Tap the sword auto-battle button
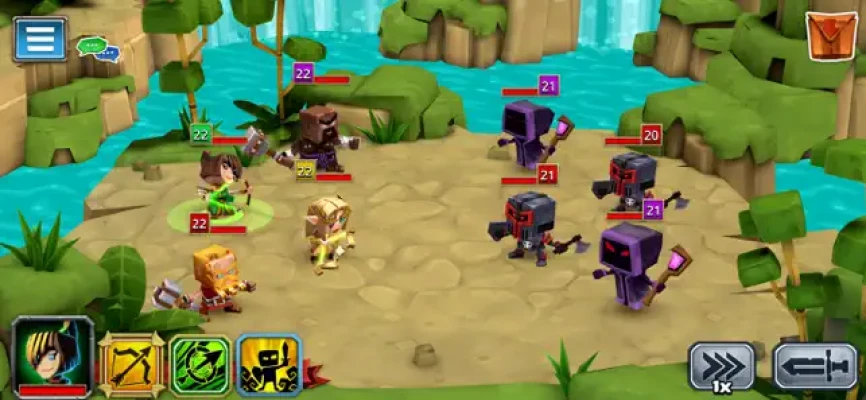The height and width of the screenshot is (400, 866). [x=815, y=366]
